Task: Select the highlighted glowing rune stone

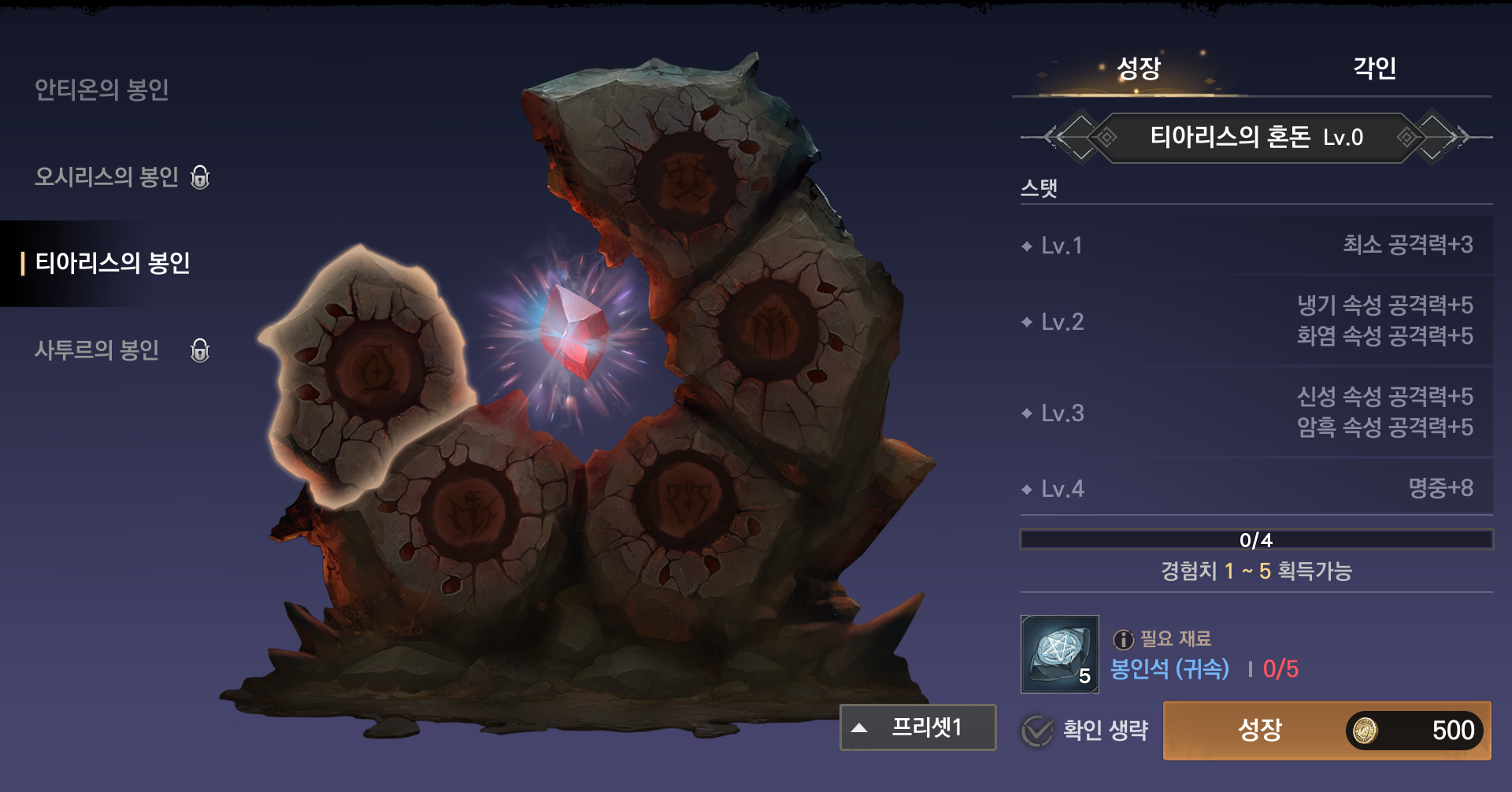Action: pyautogui.click(x=364, y=370)
